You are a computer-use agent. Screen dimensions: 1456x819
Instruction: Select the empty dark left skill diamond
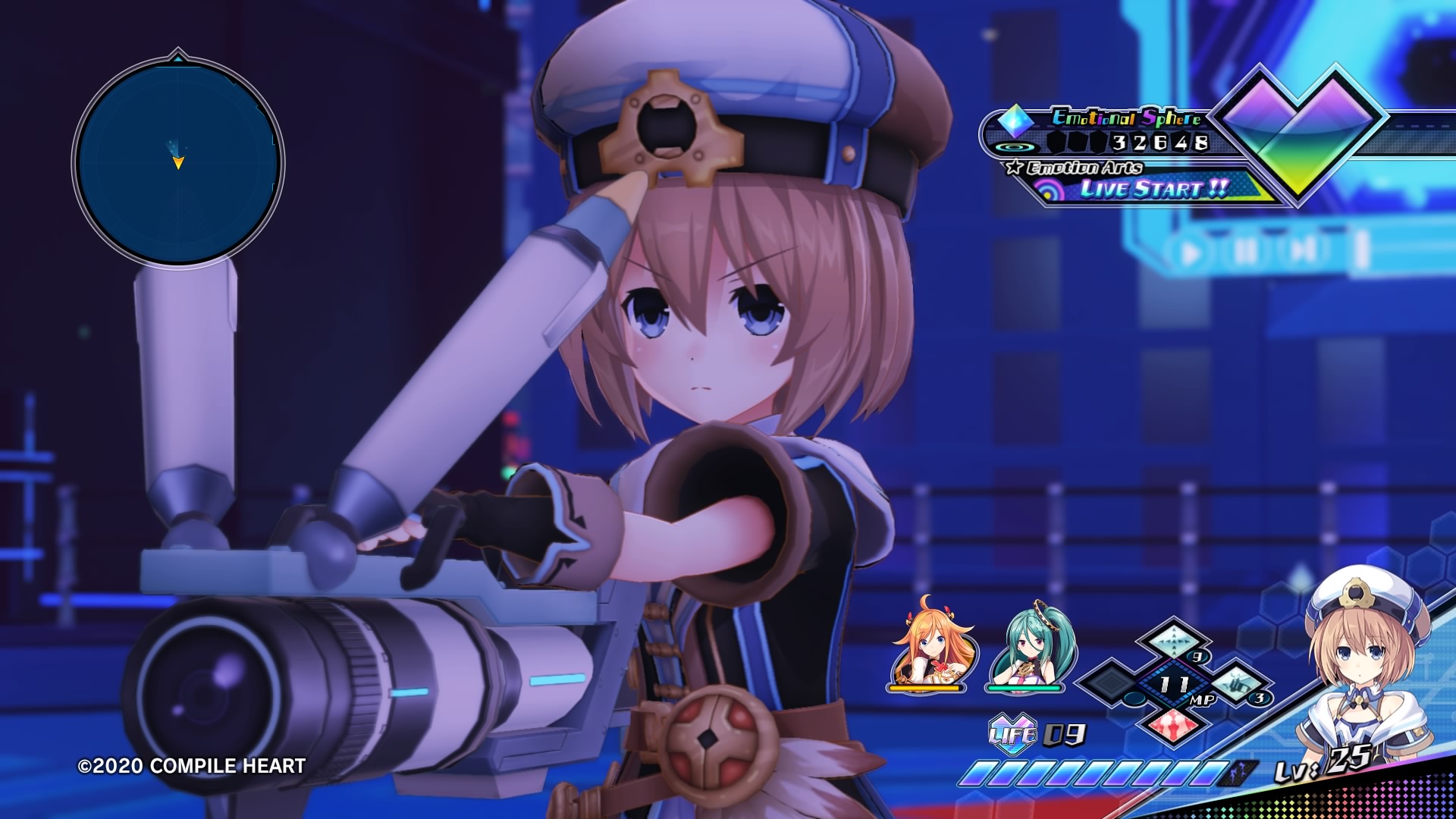pyautogui.click(x=1111, y=681)
